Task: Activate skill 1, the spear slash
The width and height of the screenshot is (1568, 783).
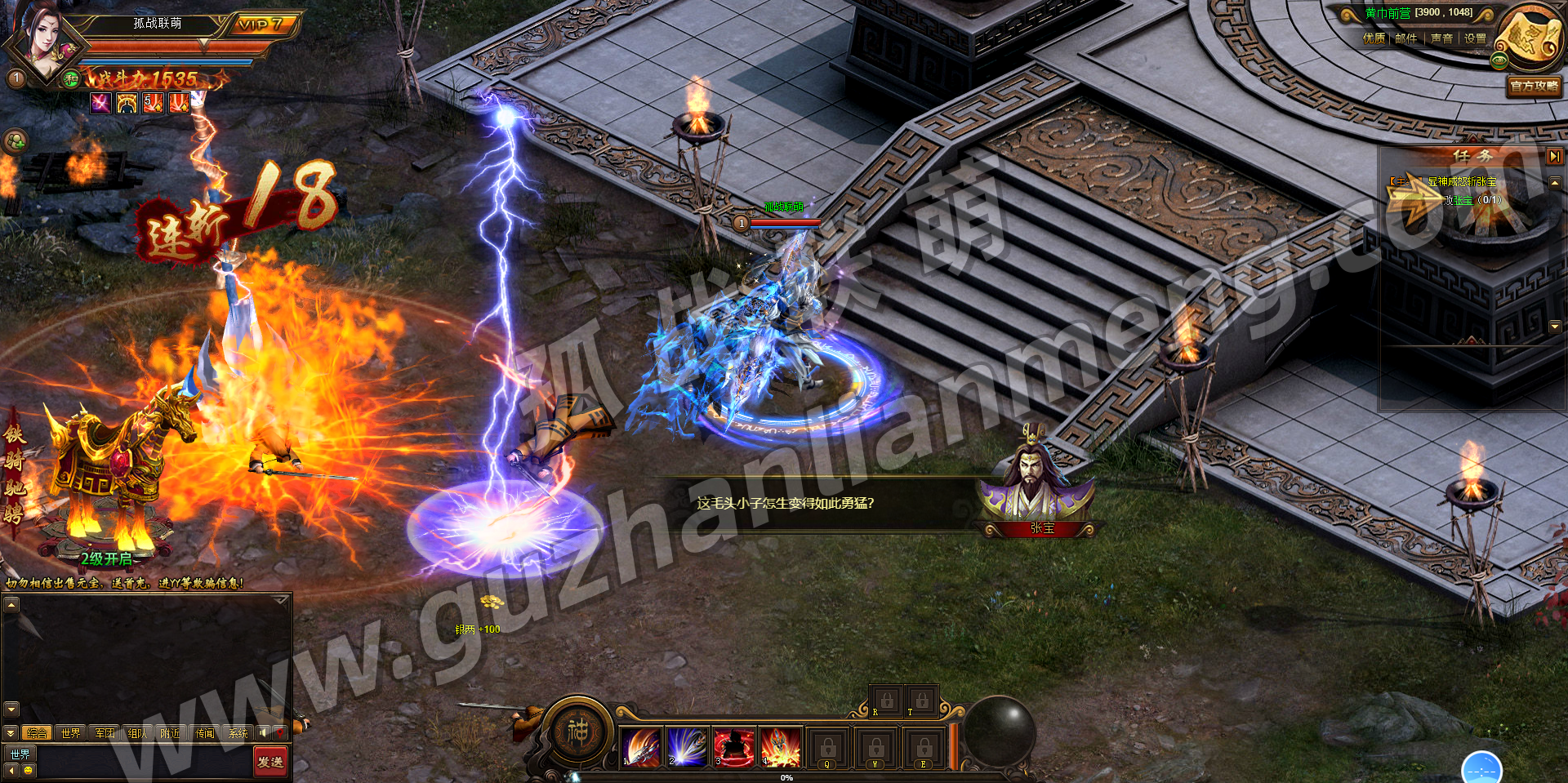Action: 641,746
